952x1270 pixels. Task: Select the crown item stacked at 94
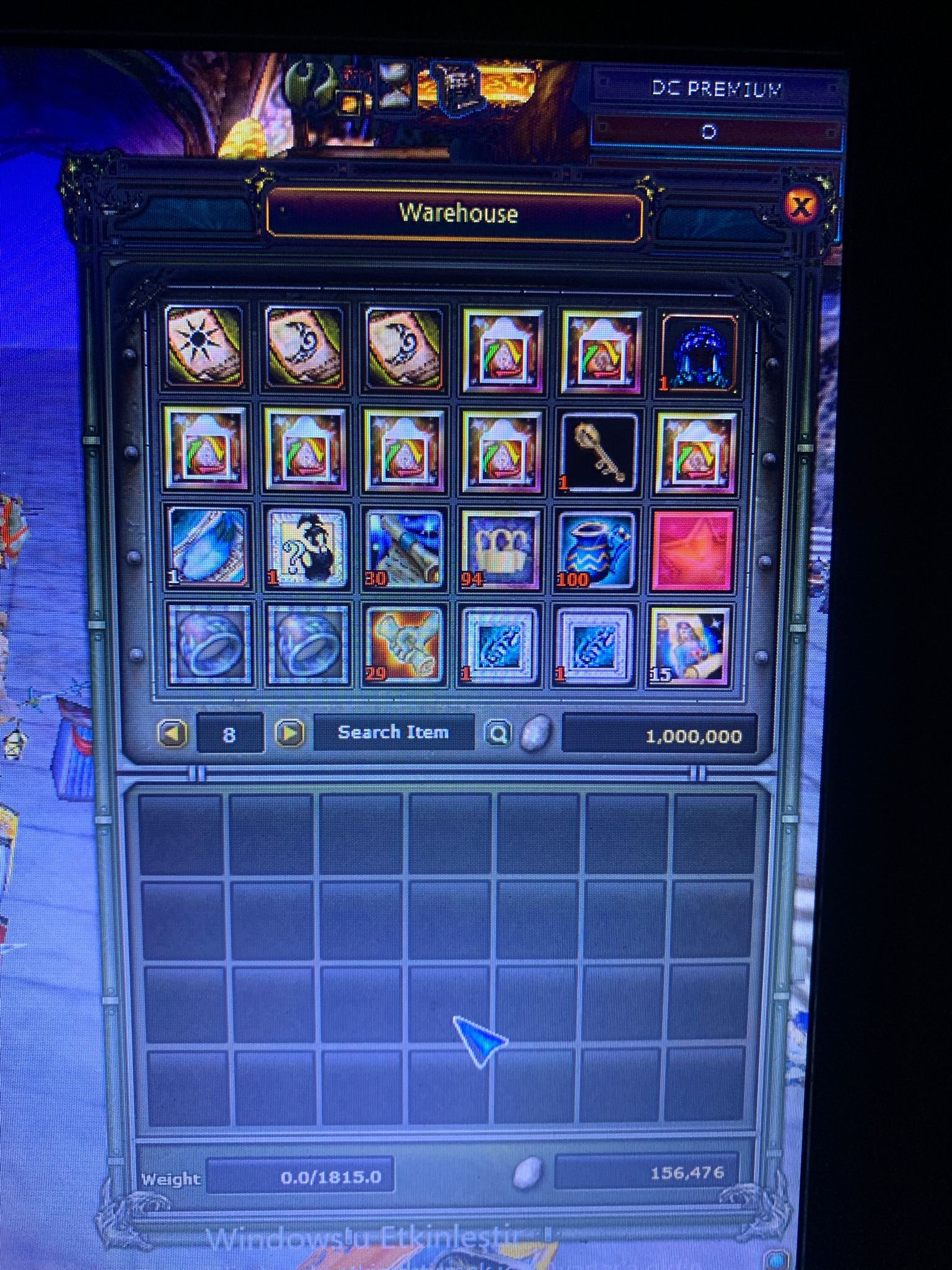pyautogui.click(x=500, y=547)
